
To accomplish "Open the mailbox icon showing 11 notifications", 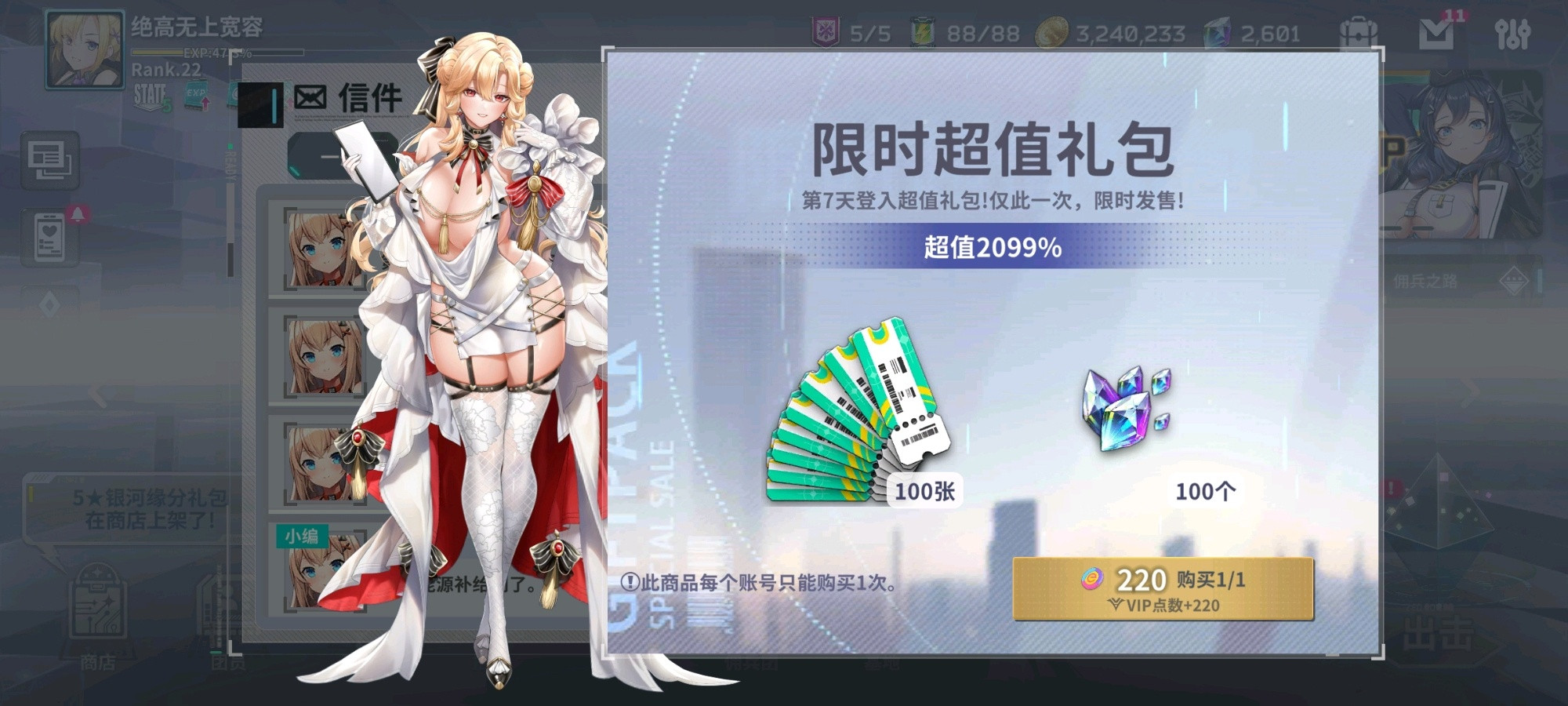I will pos(1438,33).
